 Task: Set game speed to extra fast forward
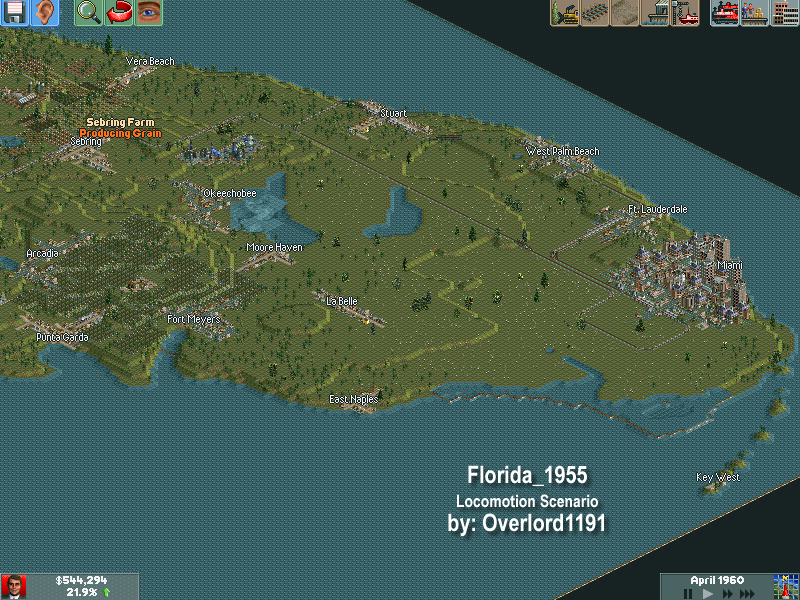coord(748,593)
